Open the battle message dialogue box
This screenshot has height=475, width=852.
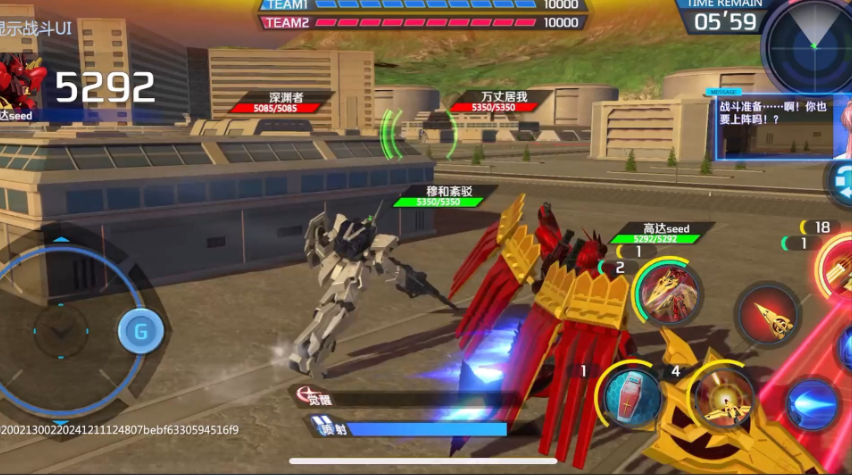click(775, 125)
